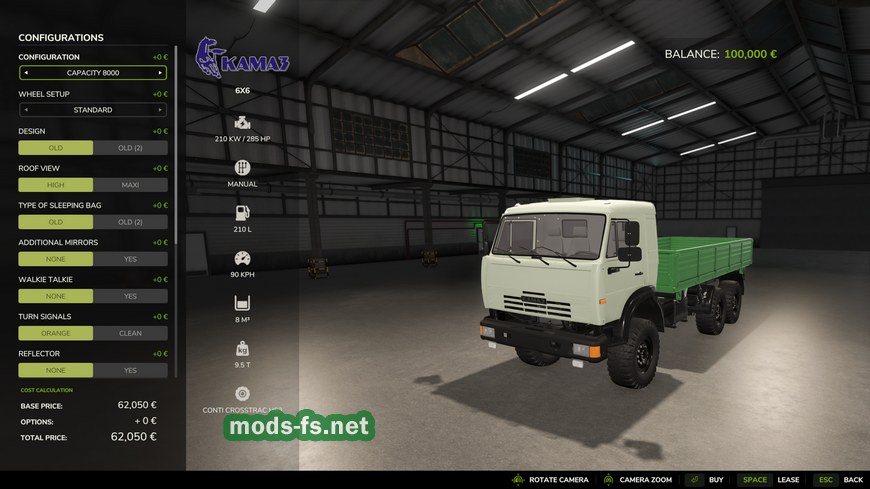Add Reflector by choosing YES

tap(130, 370)
